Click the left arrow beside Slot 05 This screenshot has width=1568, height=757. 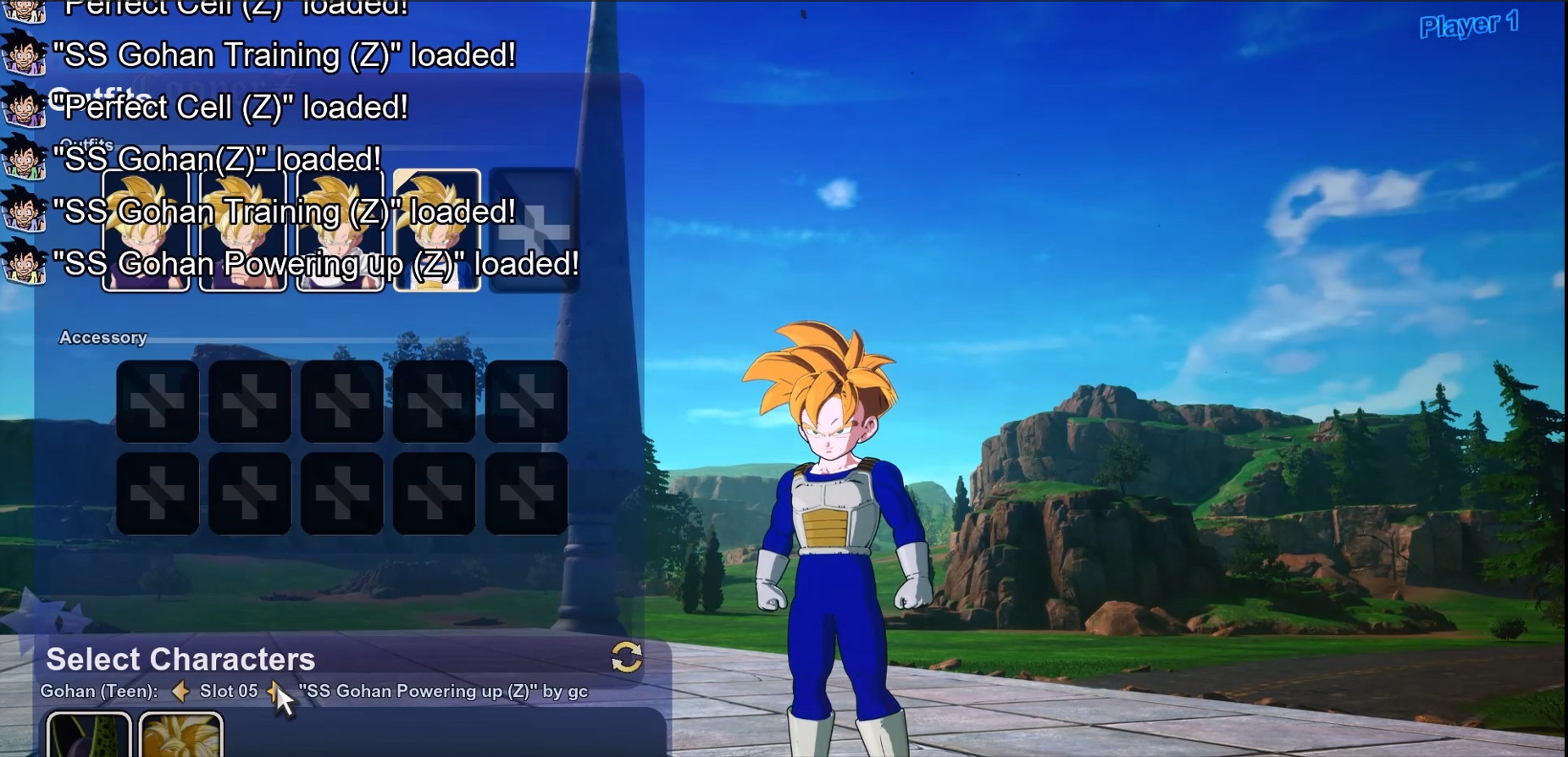pos(182,691)
